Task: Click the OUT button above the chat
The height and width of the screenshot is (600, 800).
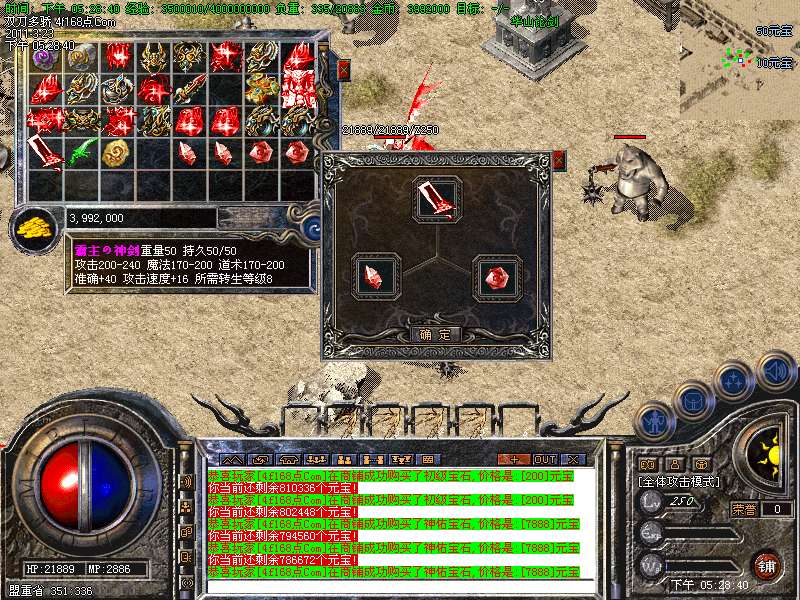Action: coord(544,459)
